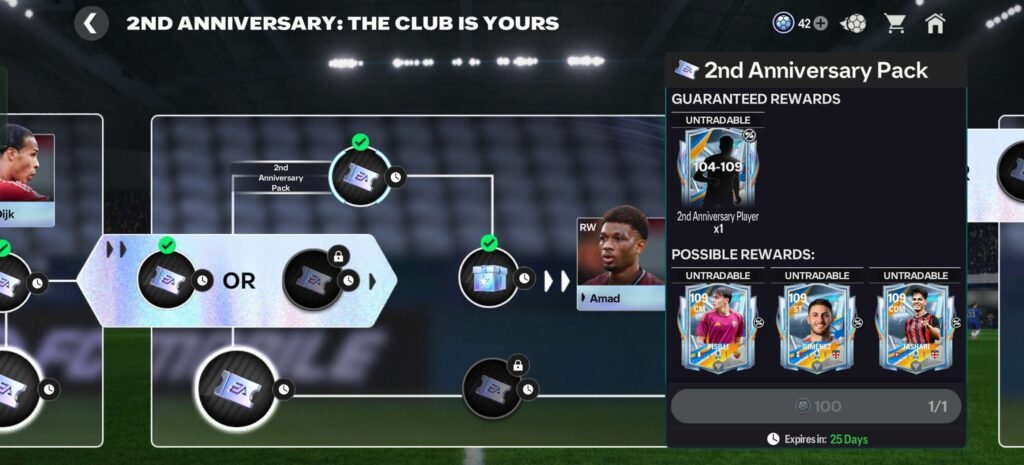Select the large highlighted EA ticket node
The image size is (1024, 465).
pyautogui.click(x=236, y=388)
